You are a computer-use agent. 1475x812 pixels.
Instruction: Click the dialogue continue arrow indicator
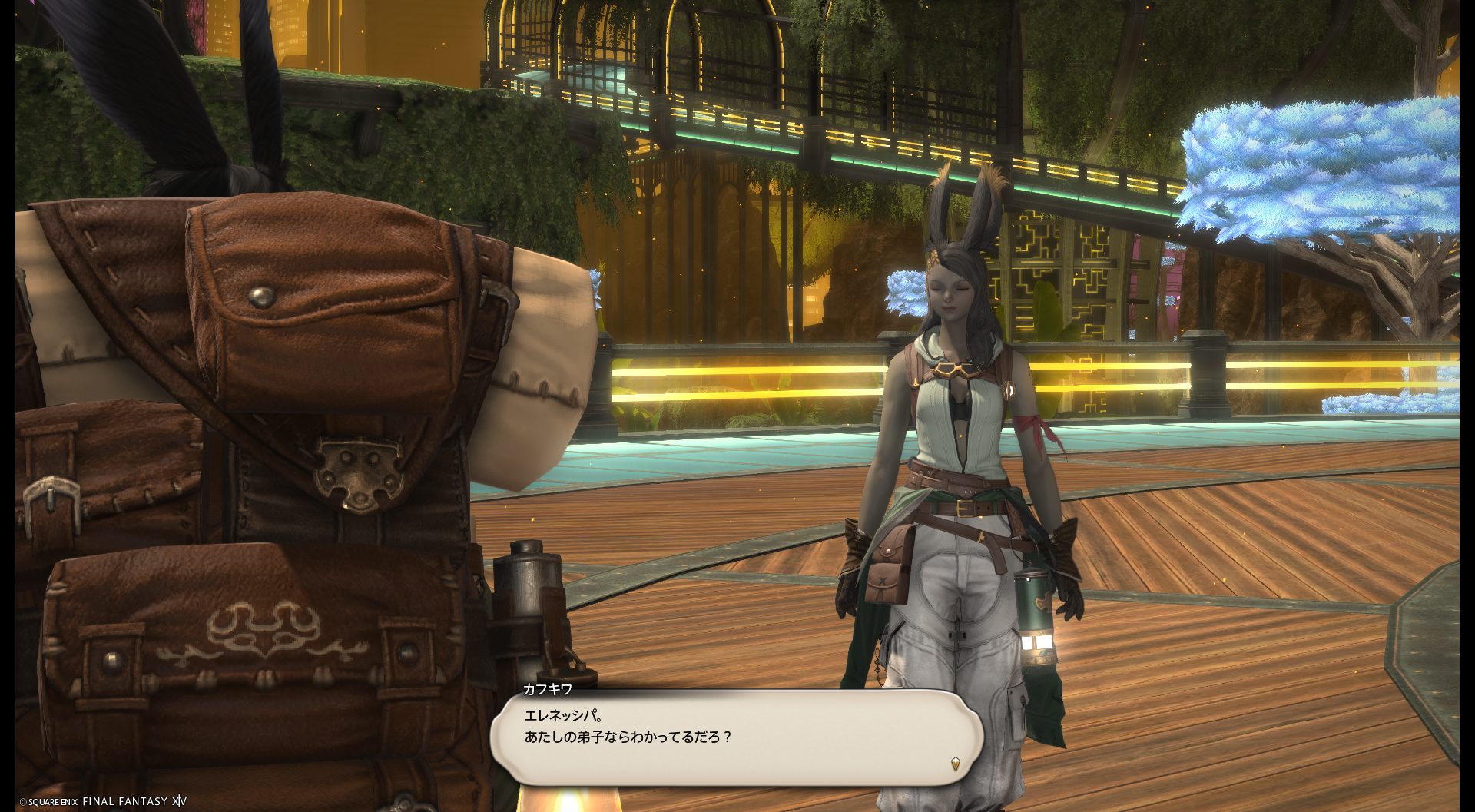(955, 764)
